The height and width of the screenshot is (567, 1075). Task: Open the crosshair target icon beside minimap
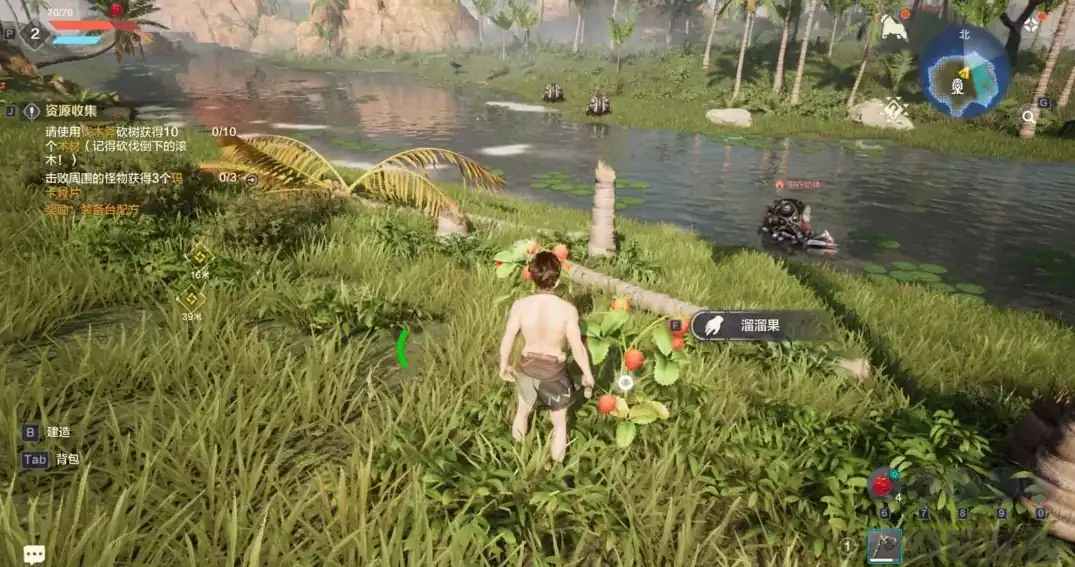point(1031,23)
